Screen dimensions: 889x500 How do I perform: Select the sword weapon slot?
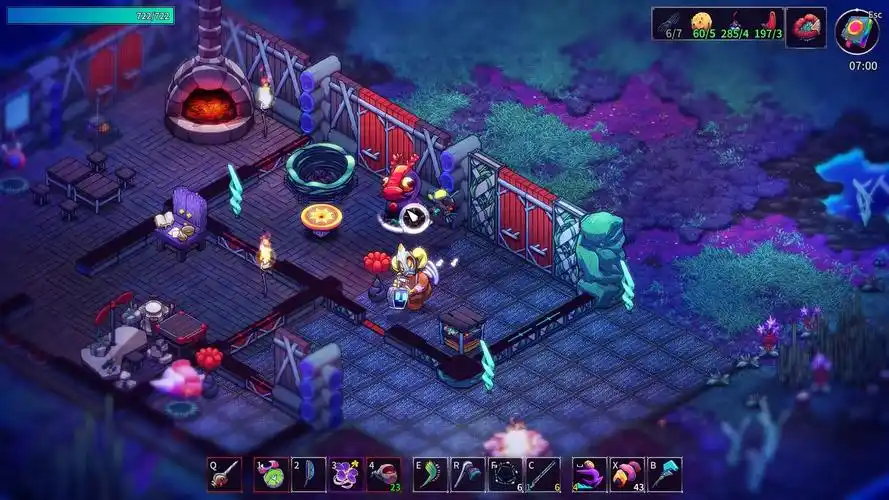225,473
